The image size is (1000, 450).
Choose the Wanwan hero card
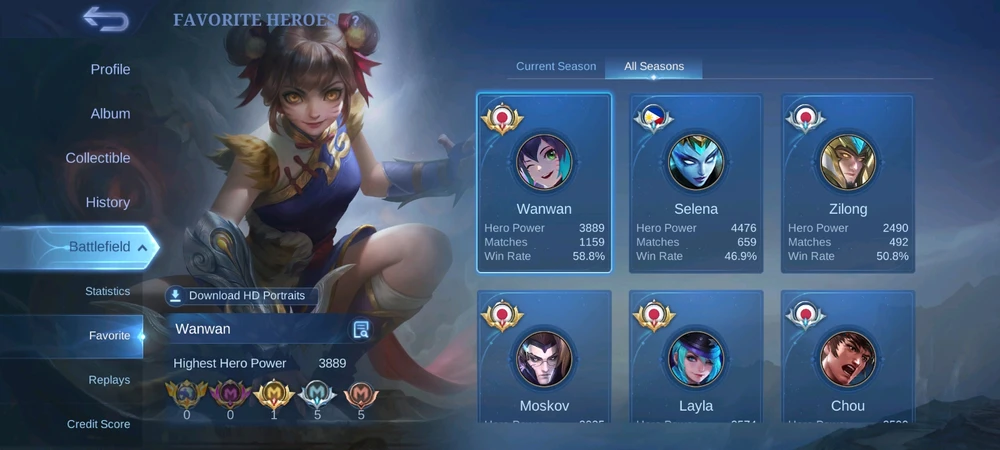544,183
